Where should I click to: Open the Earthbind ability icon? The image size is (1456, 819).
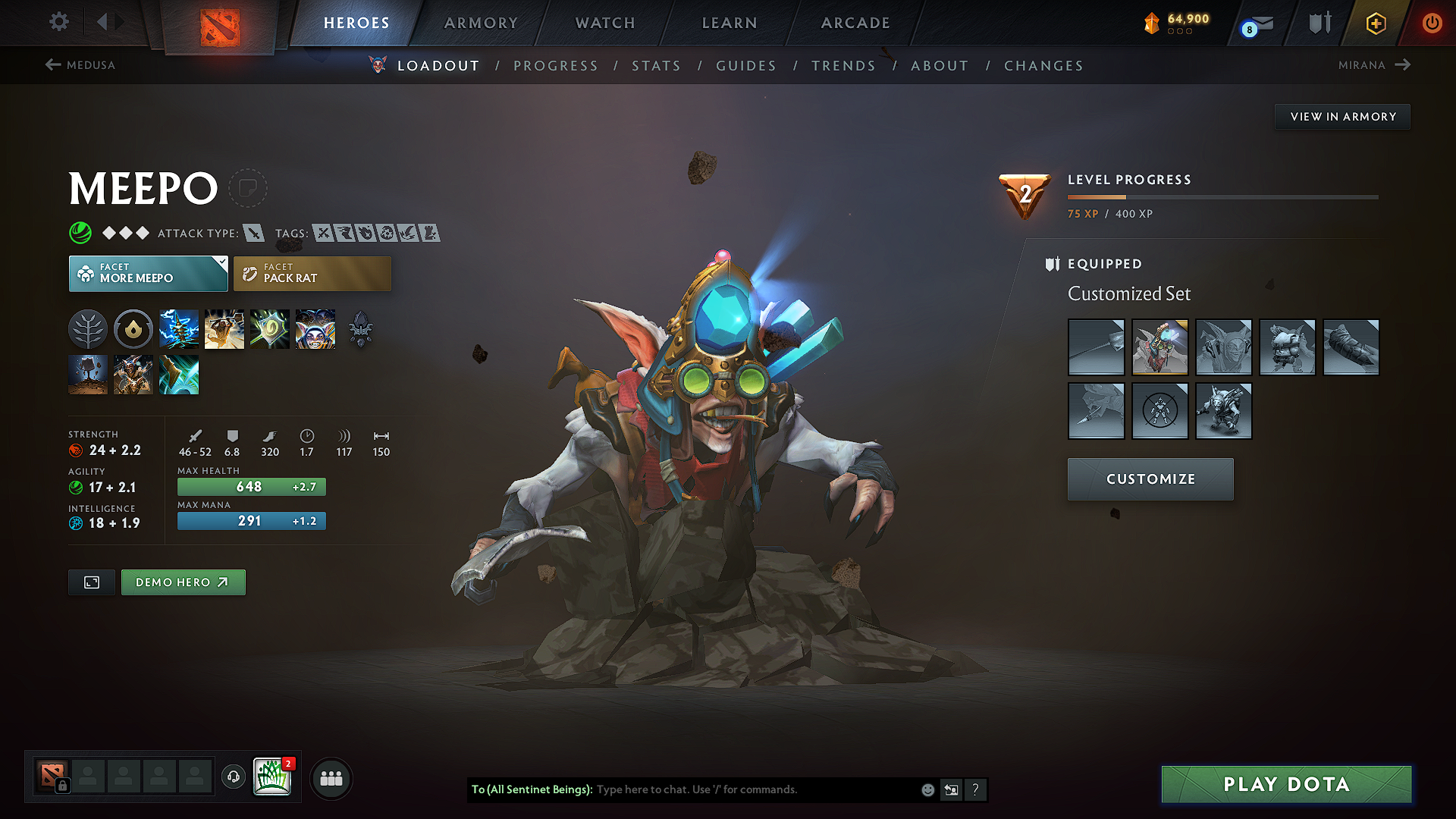[x=179, y=328]
